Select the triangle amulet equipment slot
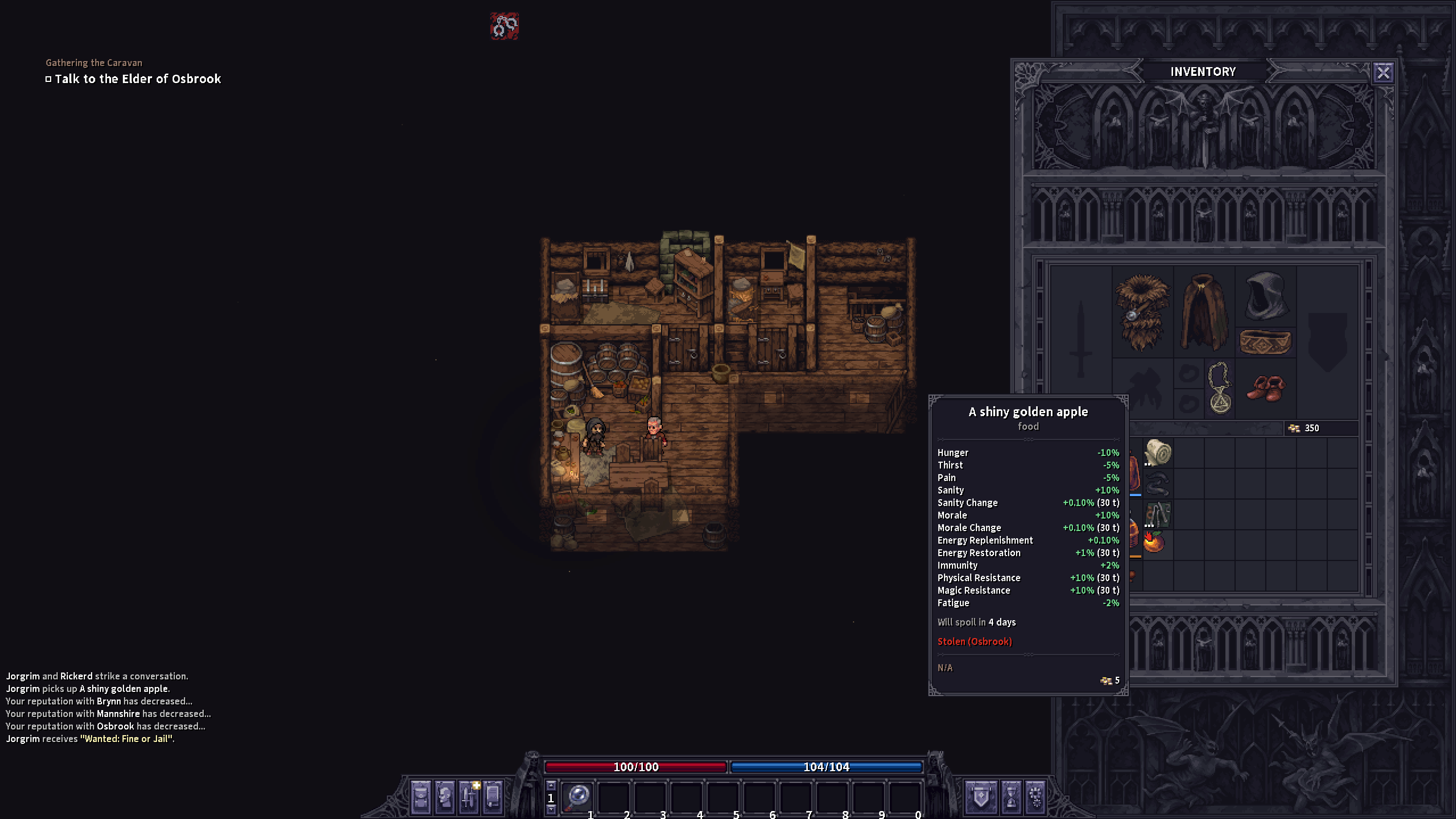1456x819 pixels. tap(1220, 388)
